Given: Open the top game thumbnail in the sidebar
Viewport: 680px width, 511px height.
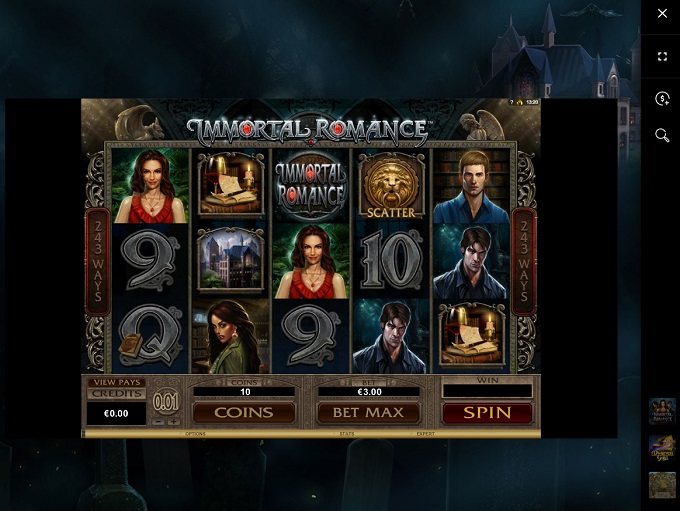Looking at the screenshot, I should [662, 411].
